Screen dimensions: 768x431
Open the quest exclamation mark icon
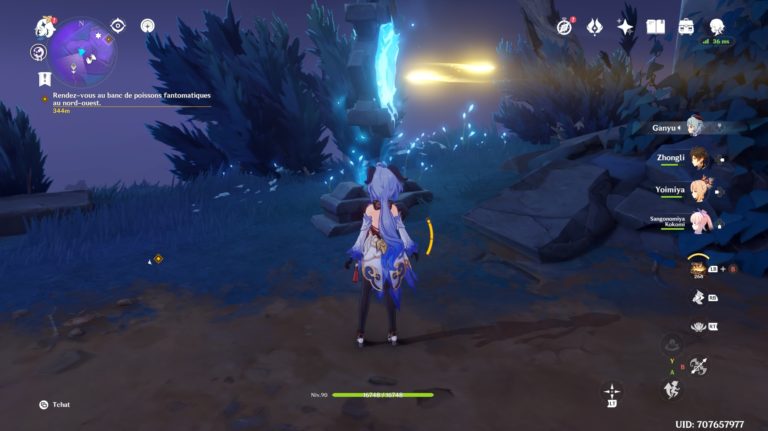(44, 77)
